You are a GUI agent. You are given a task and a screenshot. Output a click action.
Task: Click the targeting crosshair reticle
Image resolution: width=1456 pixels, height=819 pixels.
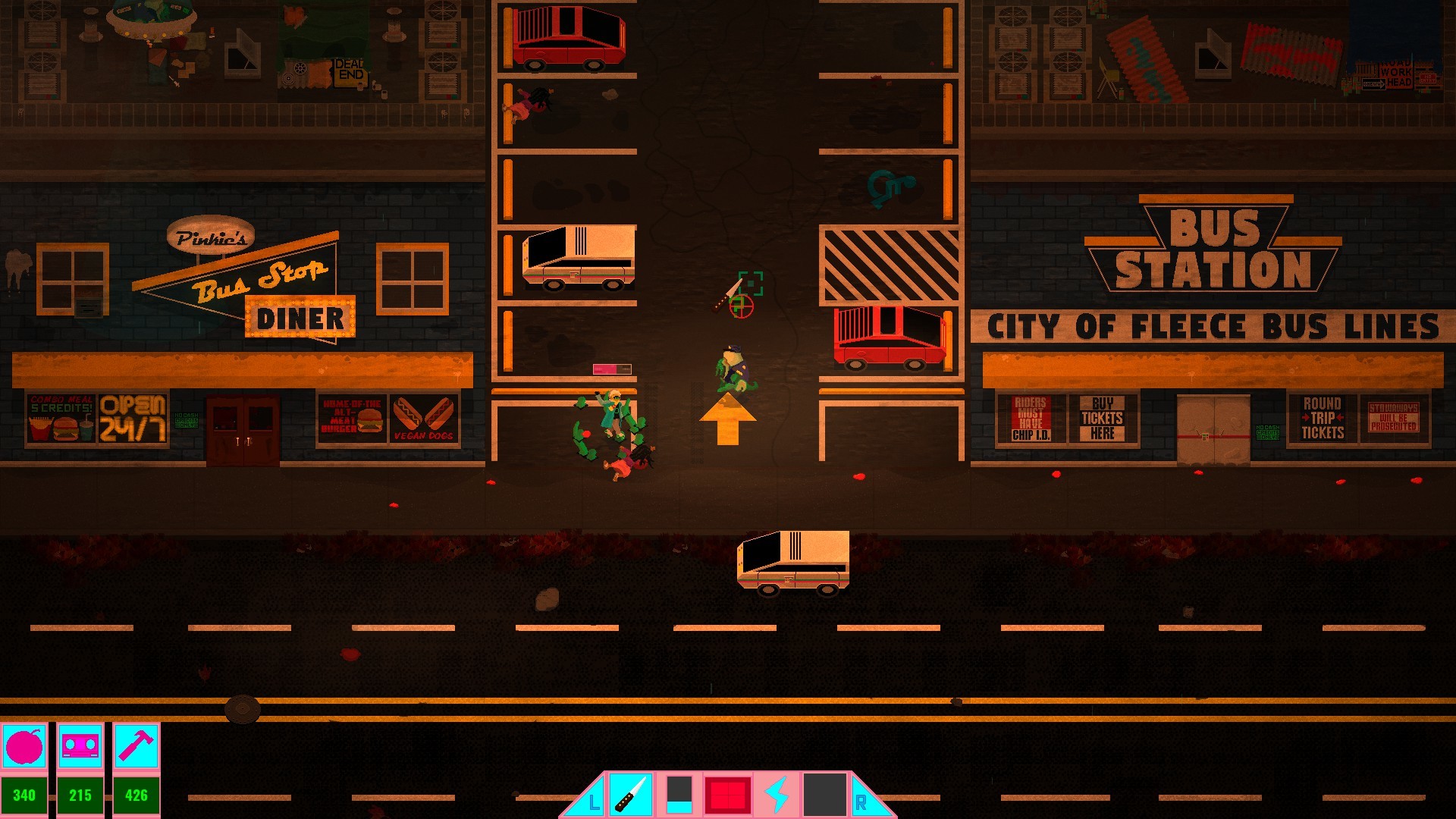[741, 307]
